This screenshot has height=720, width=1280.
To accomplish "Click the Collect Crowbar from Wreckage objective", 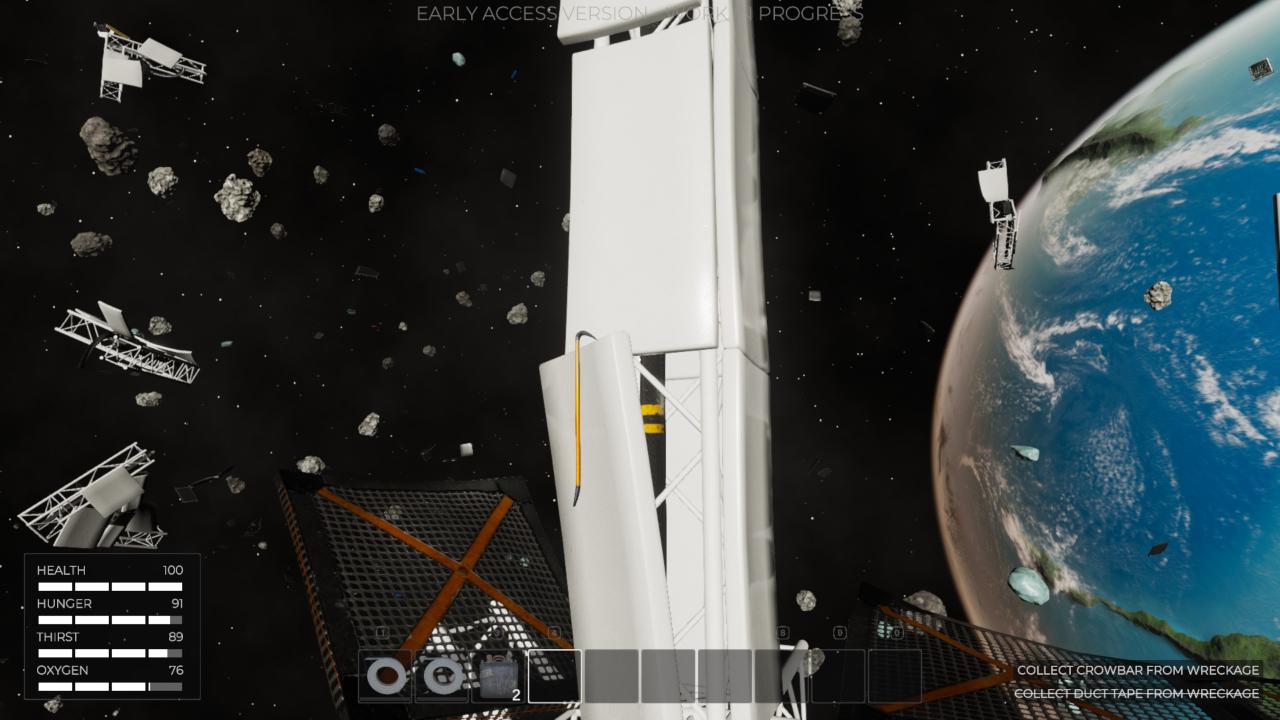I will (1138, 670).
